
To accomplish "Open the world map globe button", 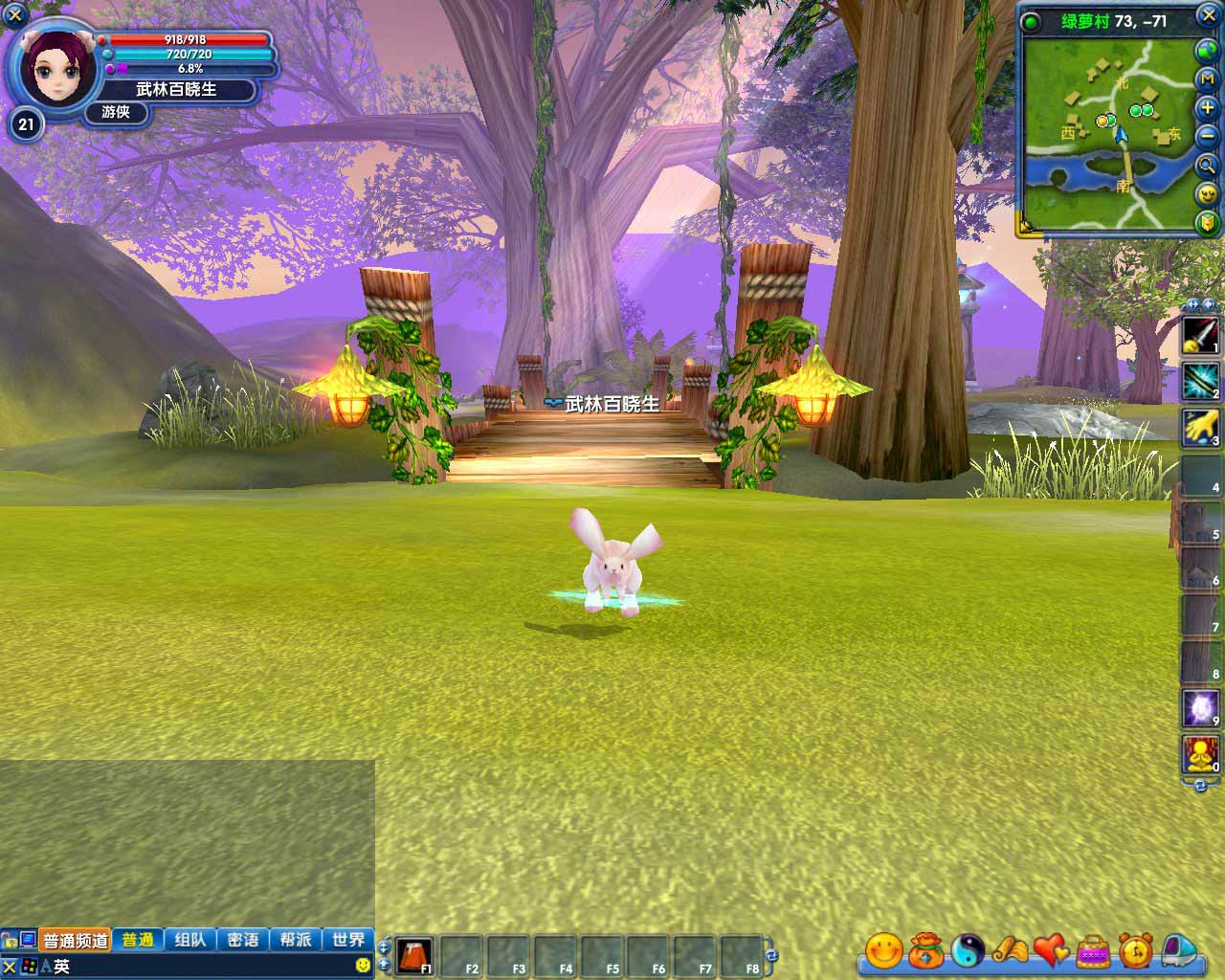I will click(x=1208, y=51).
